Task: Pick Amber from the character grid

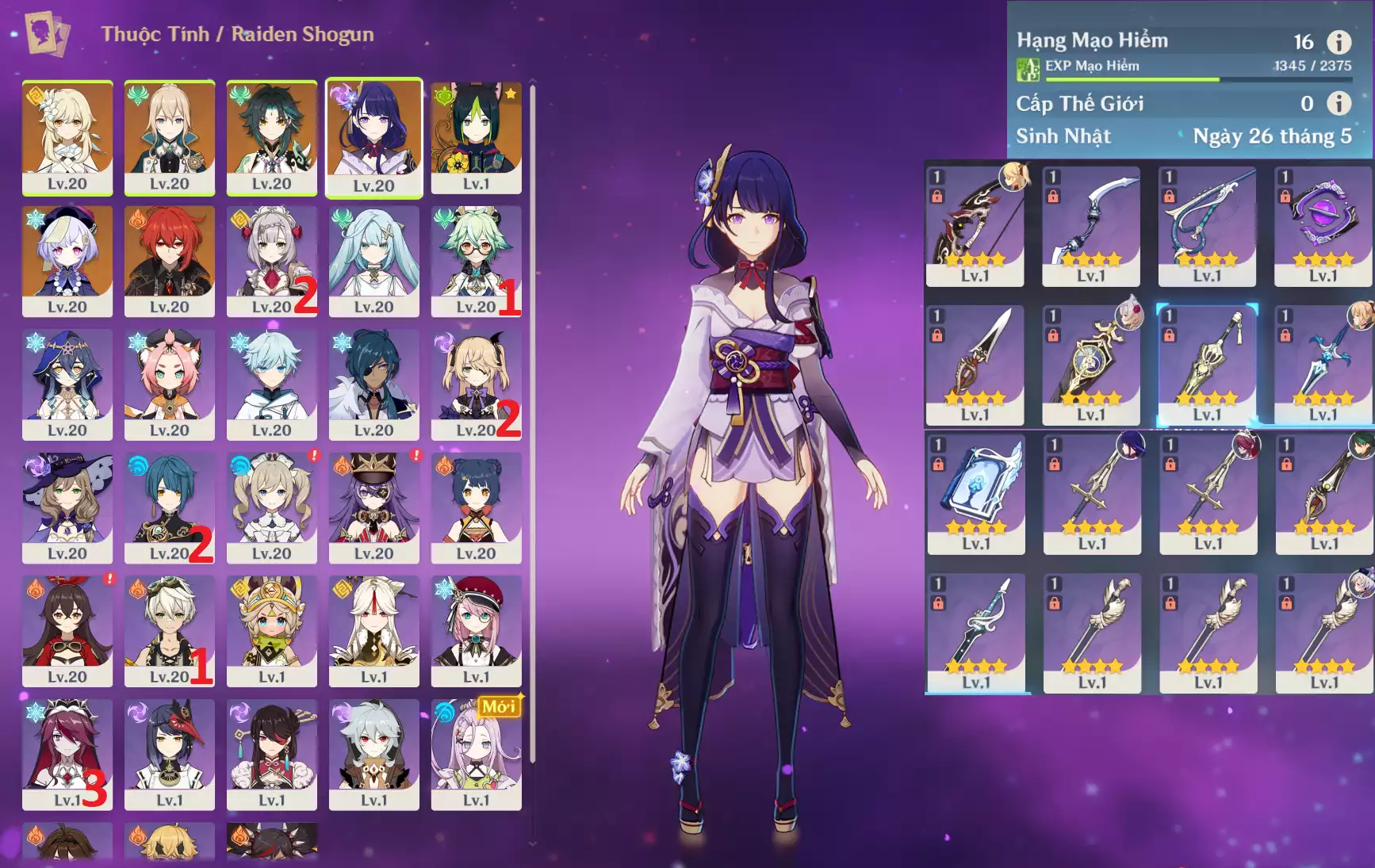Action: pos(67,630)
